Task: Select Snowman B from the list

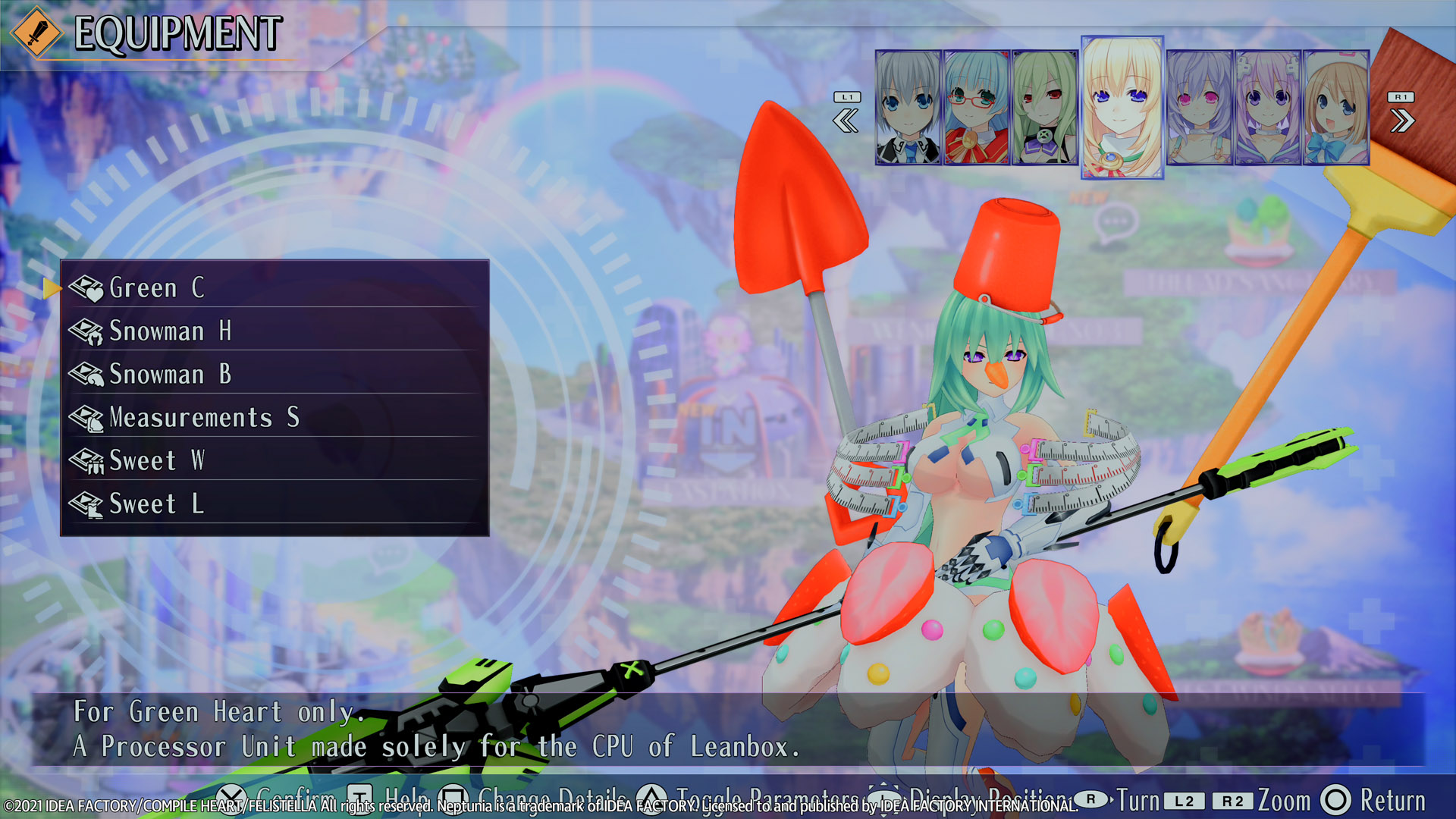Action: [273, 375]
